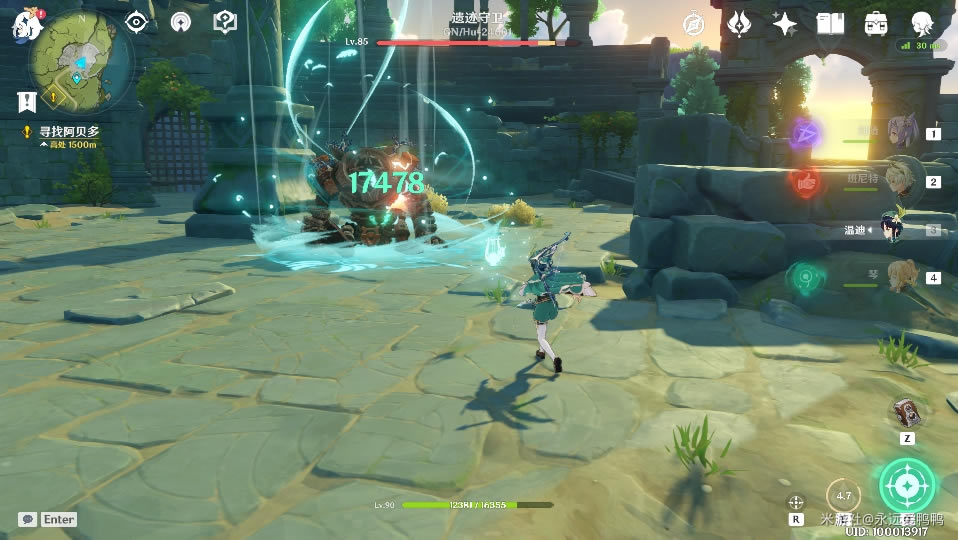The width and height of the screenshot is (958, 540).
Task: Open the chat box with Enter label
Action: click(47, 519)
